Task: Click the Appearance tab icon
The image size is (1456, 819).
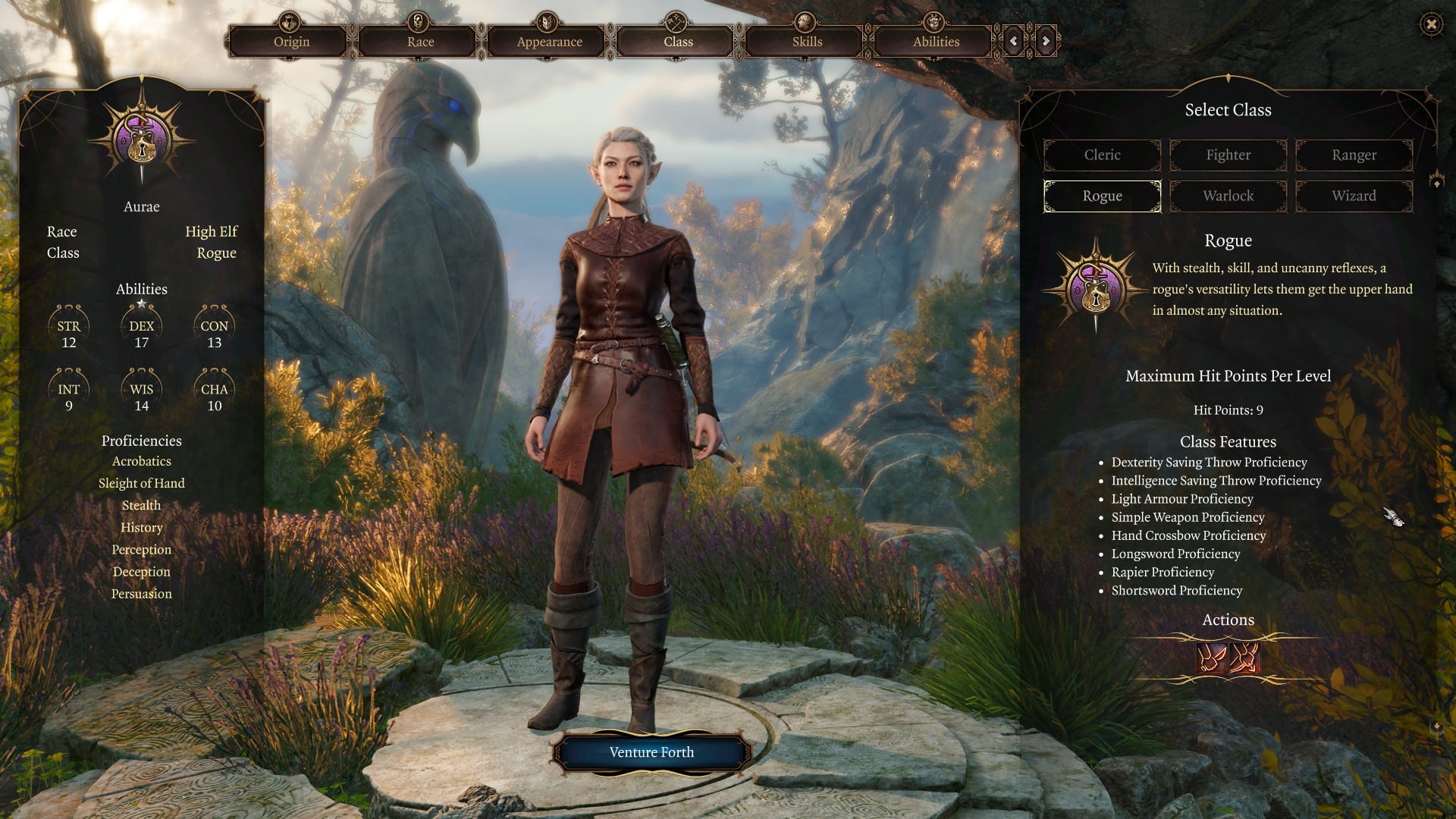Action: pyautogui.click(x=548, y=21)
